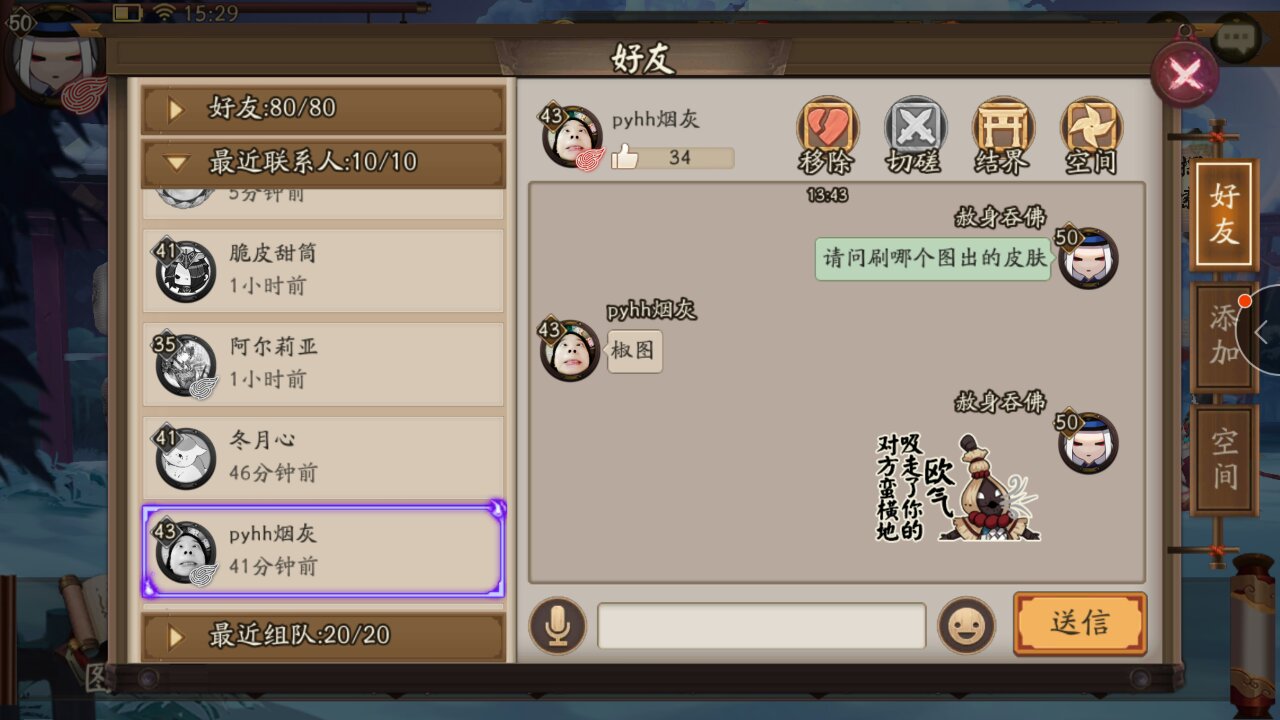The width and height of the screenshot is (1280, 720).
Task: Expand the 好友:80/80 friends section
Action: (x=322, y=108)
